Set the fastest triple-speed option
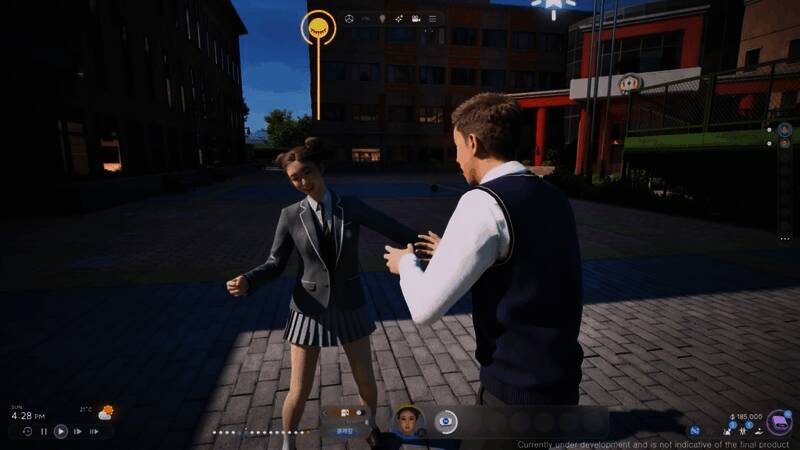The height and width of the screenshot is (450, 800). coord(95,431)
